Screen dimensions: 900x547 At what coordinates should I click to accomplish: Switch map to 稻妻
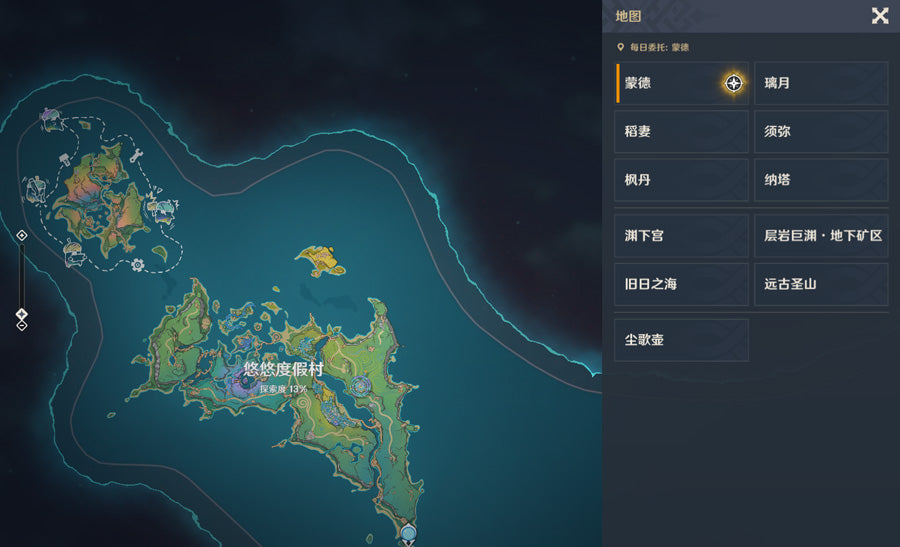click(x=681, y=132)
